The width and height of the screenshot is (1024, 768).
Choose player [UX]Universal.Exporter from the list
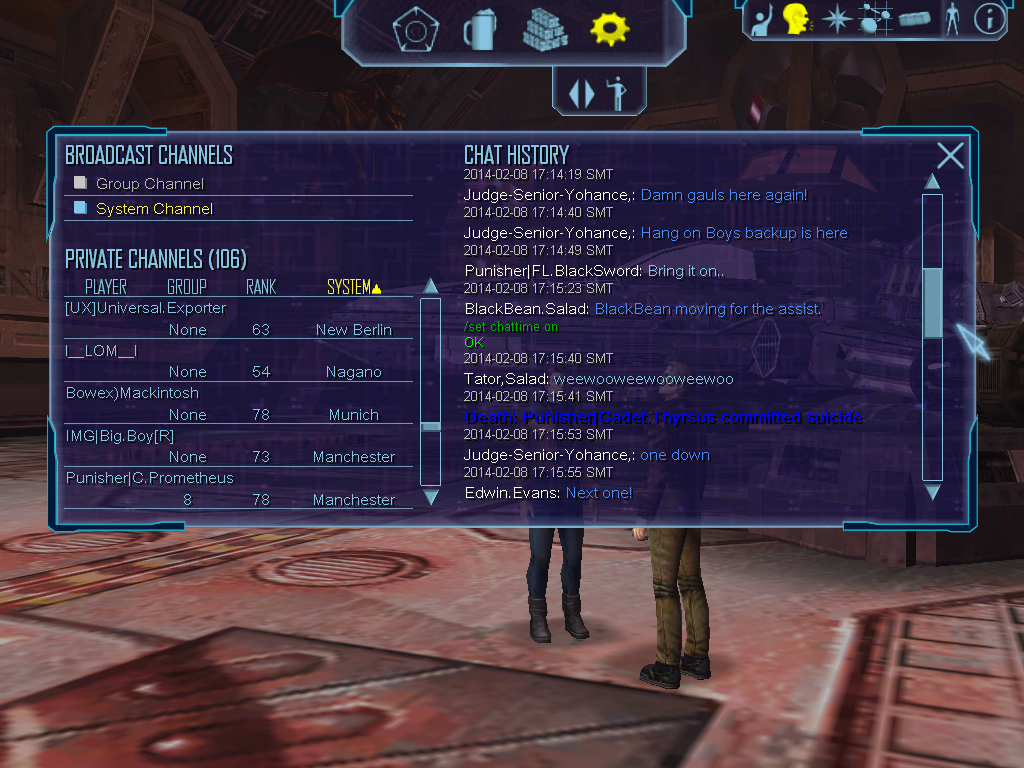(x=146, y=308)
